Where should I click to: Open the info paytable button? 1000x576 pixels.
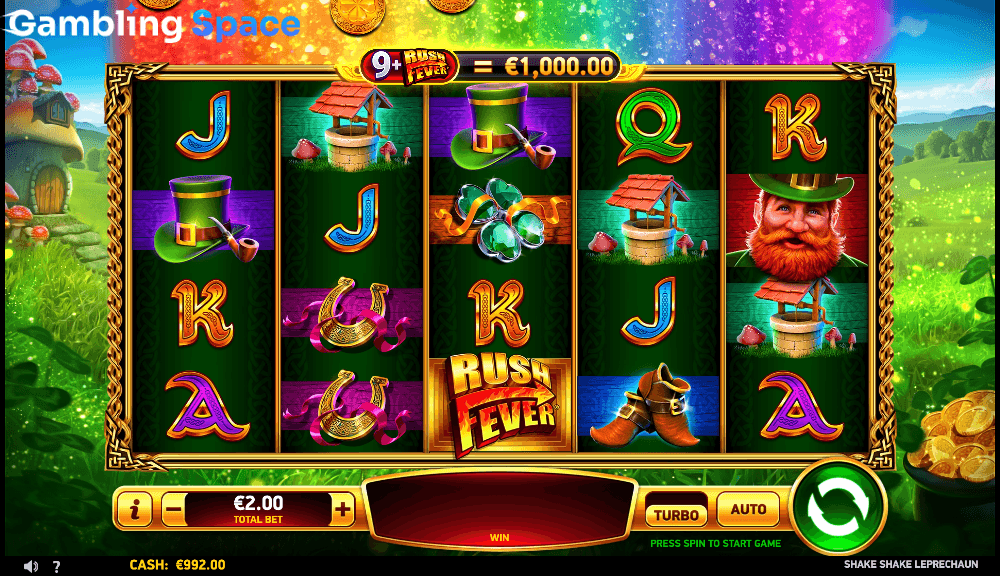click(134, 509)
